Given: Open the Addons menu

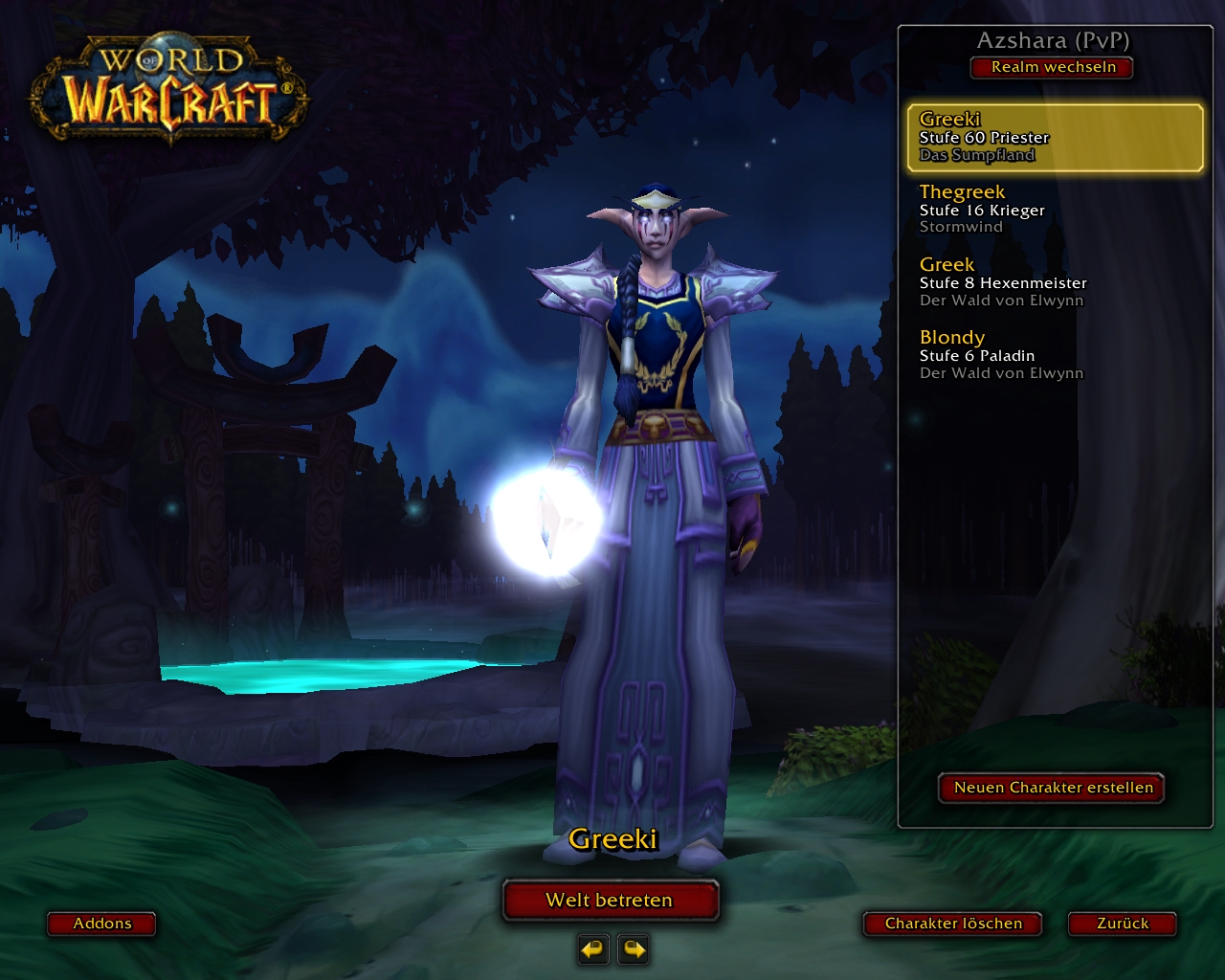Looking at the screenshot, I should click(102, 924).
